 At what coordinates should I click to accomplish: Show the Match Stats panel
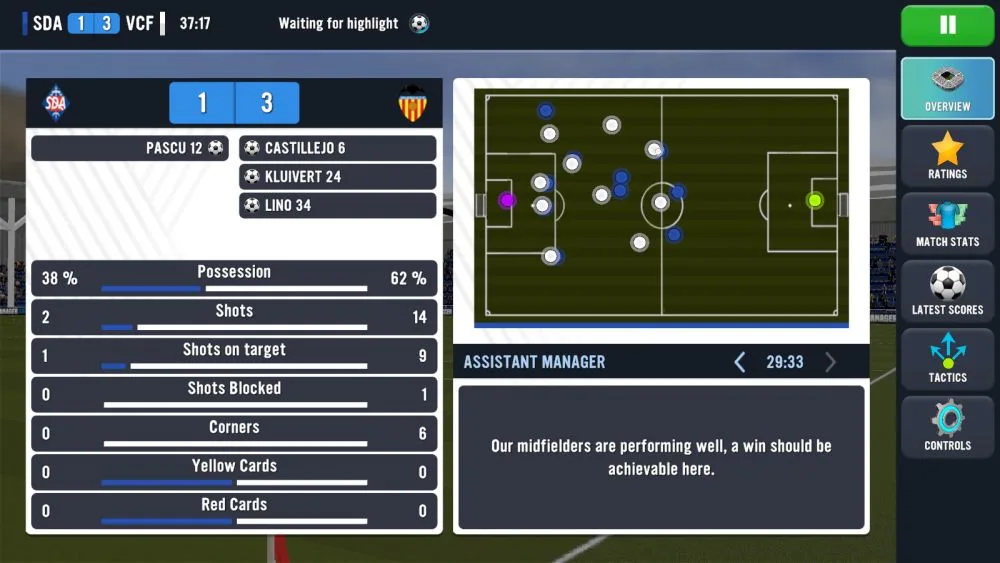[947, 224]
